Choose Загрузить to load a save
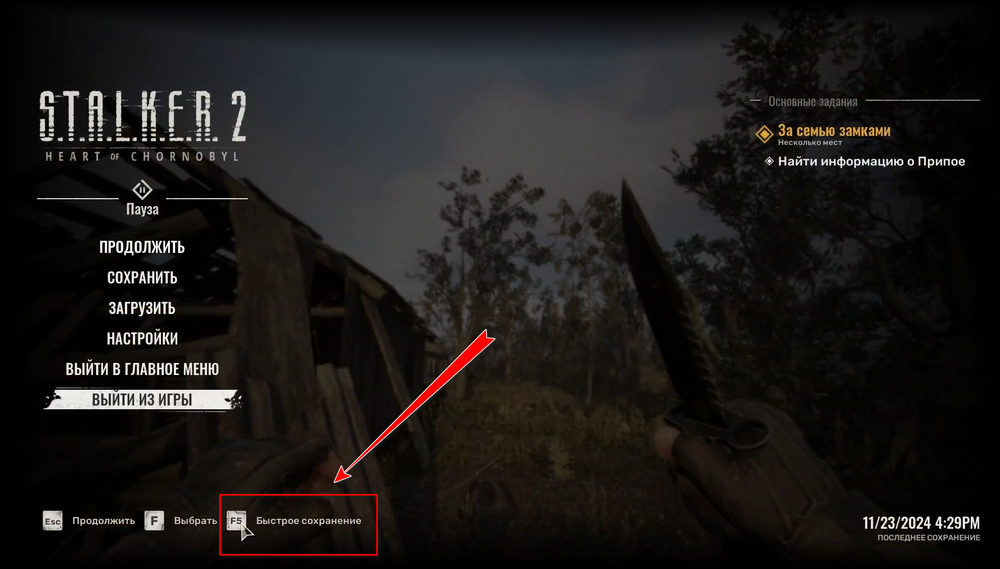Image resolution: width=1000 pixels, height=569 pixels. point(142,308)
